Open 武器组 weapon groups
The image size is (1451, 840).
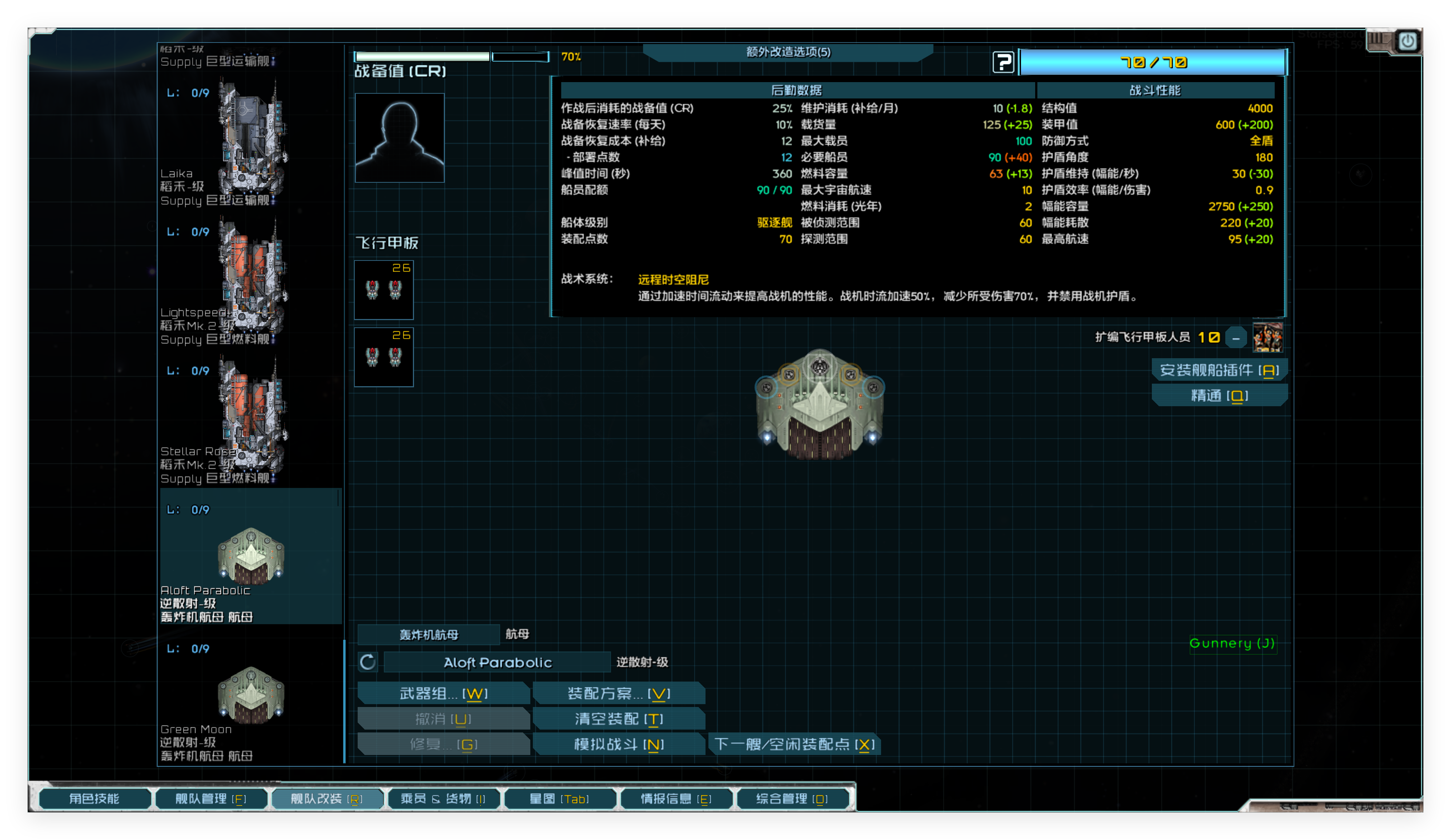[443, 693]
